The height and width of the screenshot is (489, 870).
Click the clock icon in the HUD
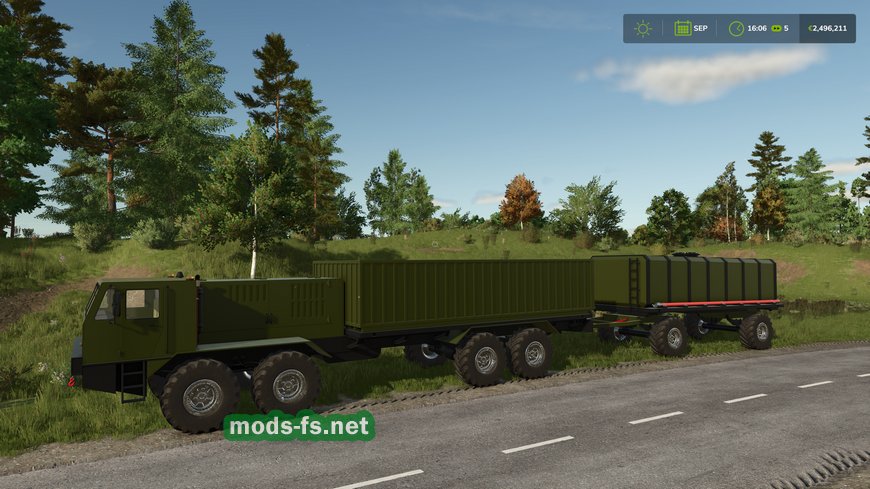[x=736, y=28]
